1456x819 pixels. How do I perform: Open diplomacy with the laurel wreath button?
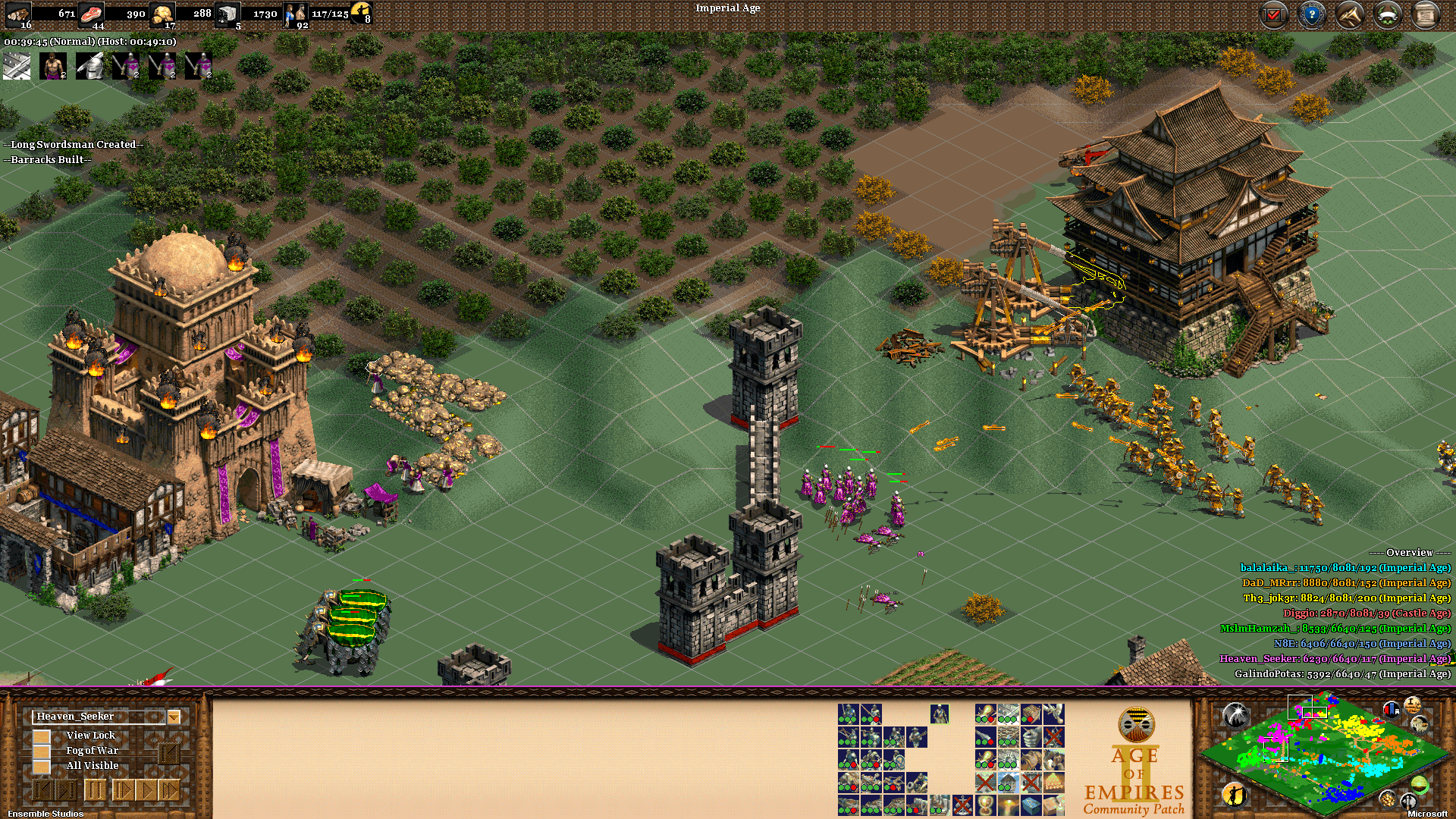[1388, 14]
